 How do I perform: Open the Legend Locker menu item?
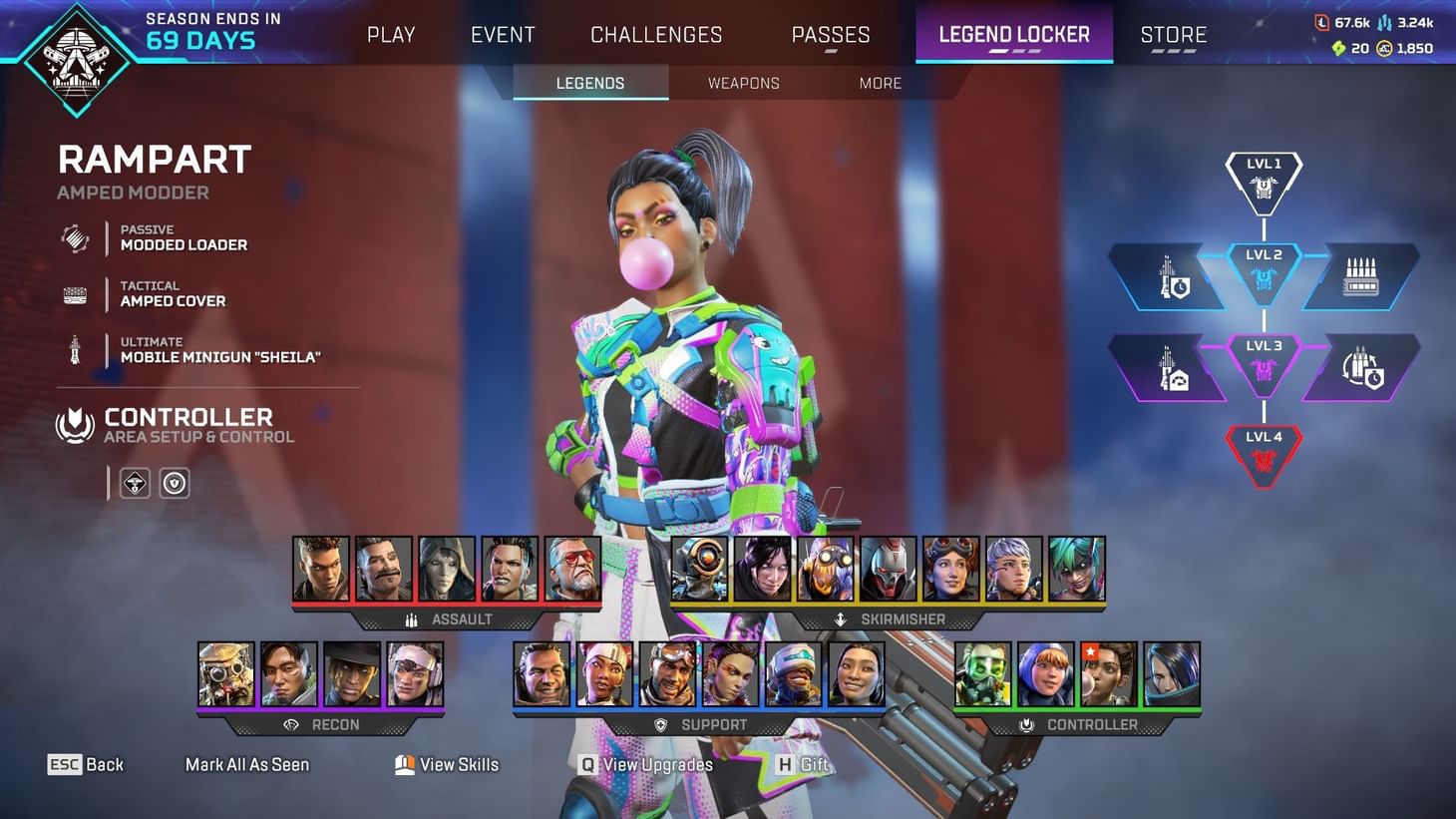(x=1013, y=33)
